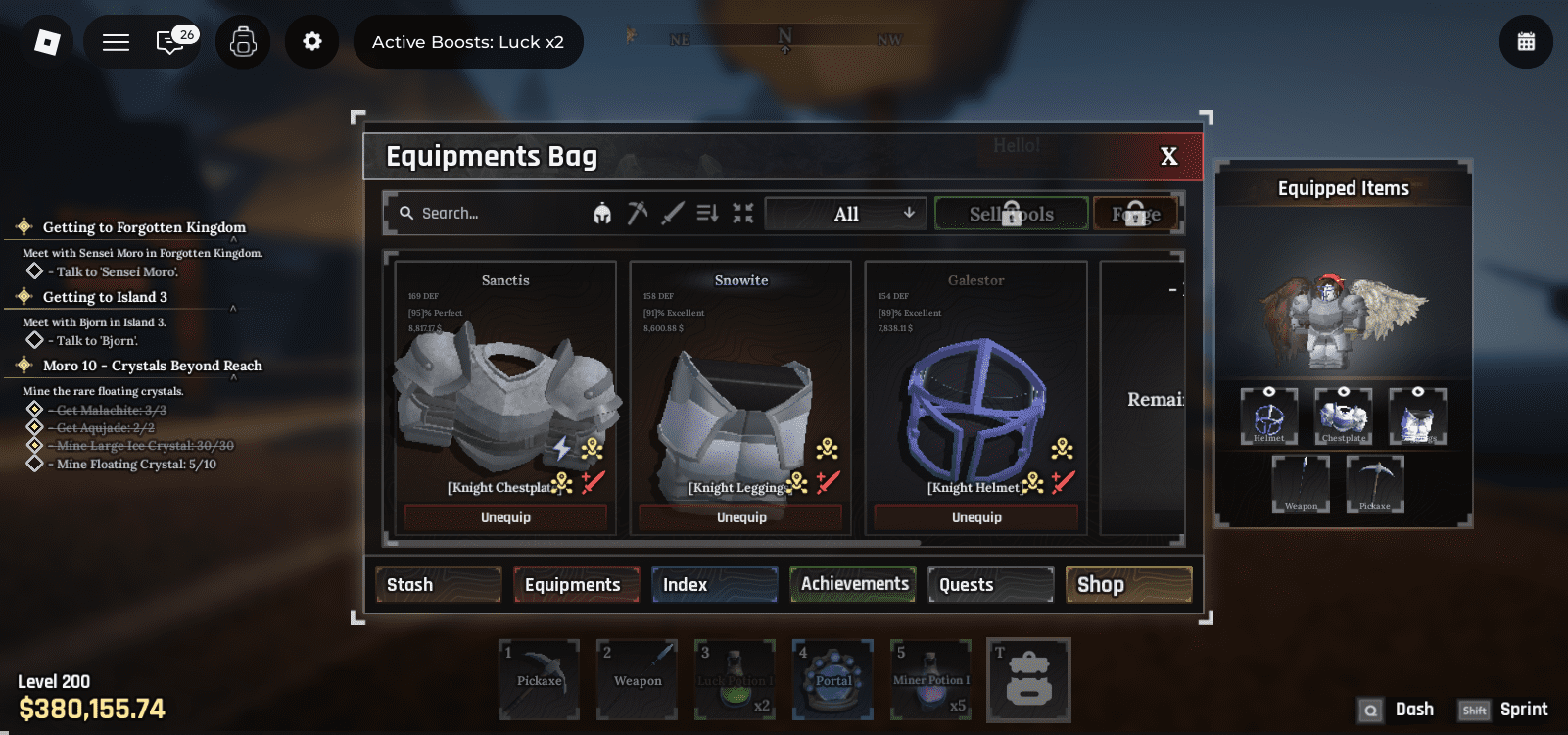Go to the Quests tab
Viewport: 1568px width, 735px height.
(x=990, y=585)
